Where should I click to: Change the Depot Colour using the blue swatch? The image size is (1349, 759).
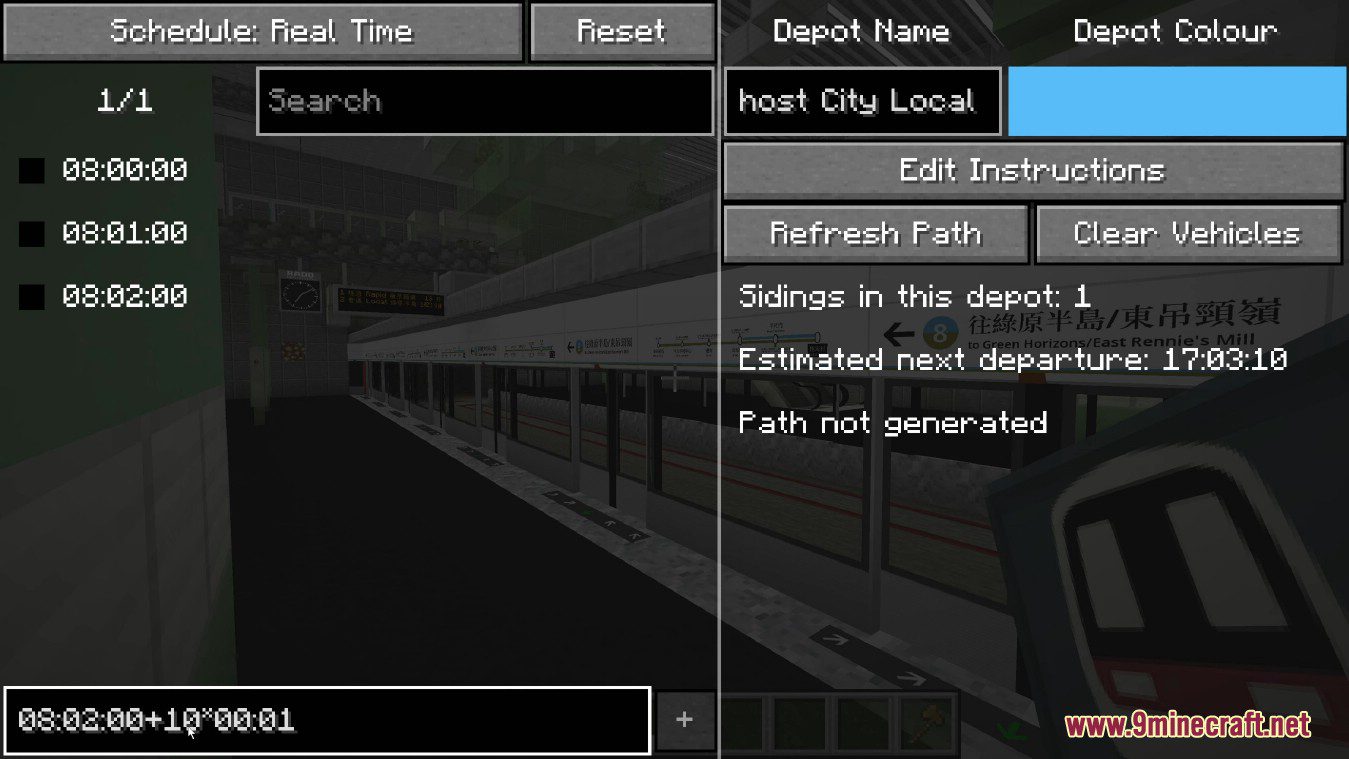pos(1175,101)
